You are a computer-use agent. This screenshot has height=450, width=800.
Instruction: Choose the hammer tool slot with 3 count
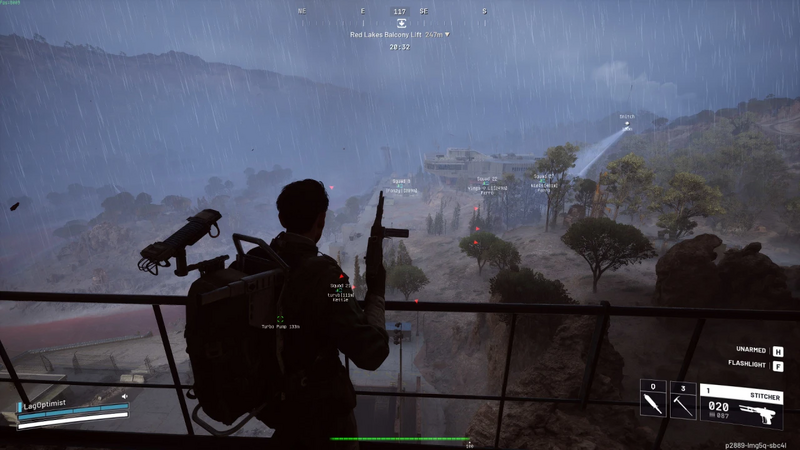pos(683,400)
